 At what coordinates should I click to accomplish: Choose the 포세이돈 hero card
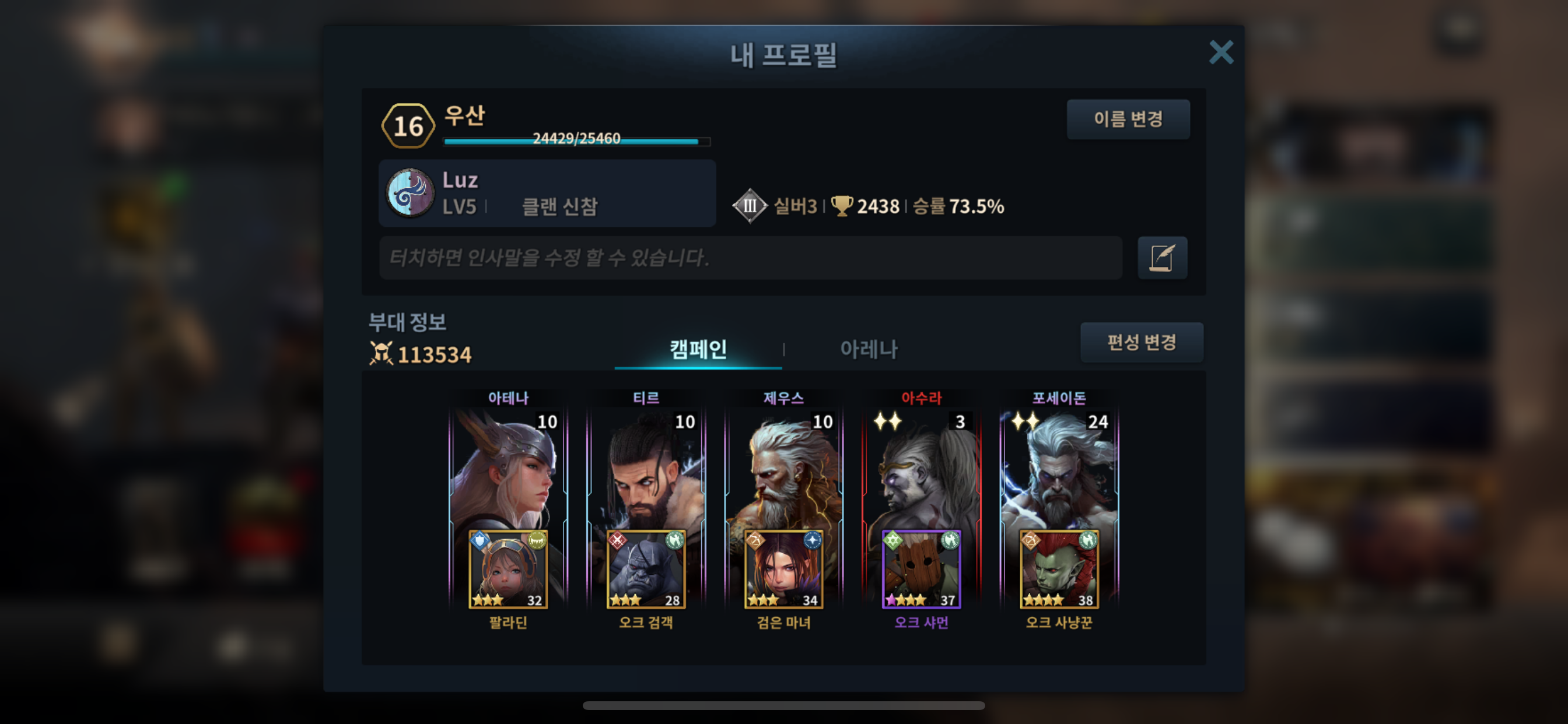point(1059,469)
